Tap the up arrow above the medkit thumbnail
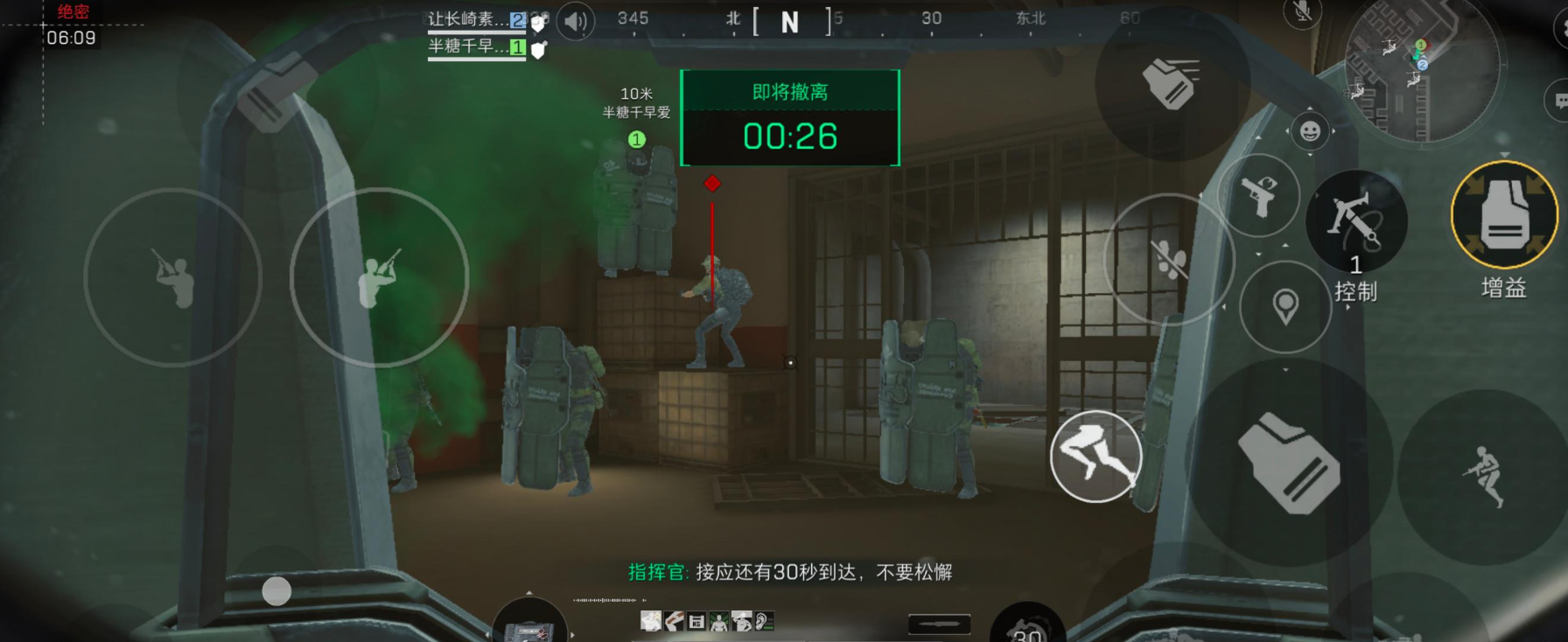This screenshot has height=642, width=1568. pos(528,592)
